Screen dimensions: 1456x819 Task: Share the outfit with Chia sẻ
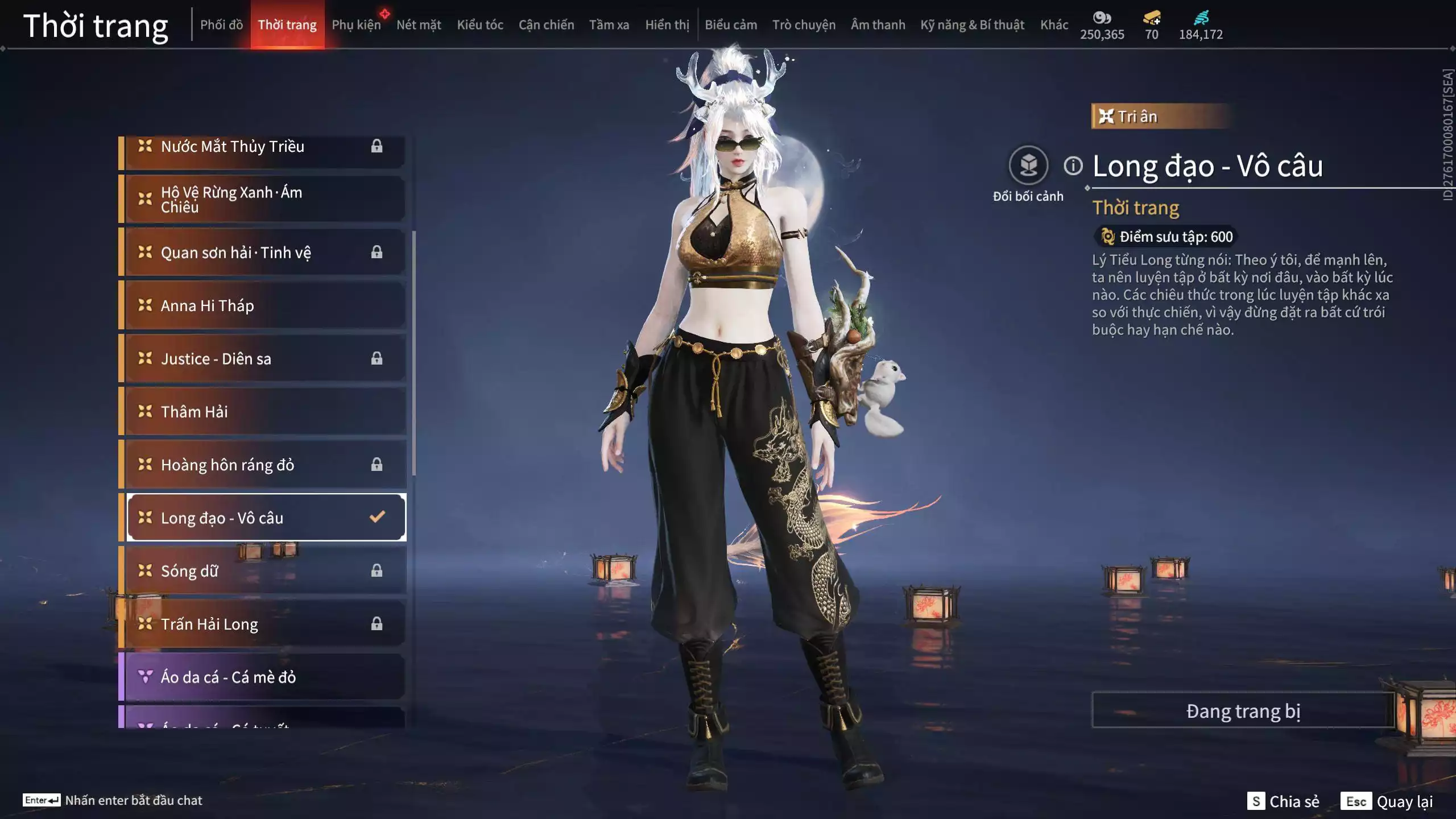pyautogui.click(x=1283, y=801)
